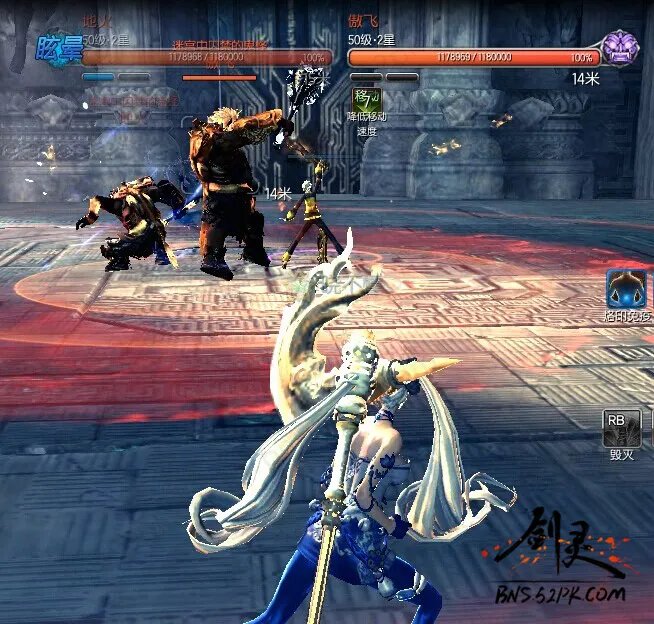Select the 降低移动速度 slow debuff icon

(365, 98)
